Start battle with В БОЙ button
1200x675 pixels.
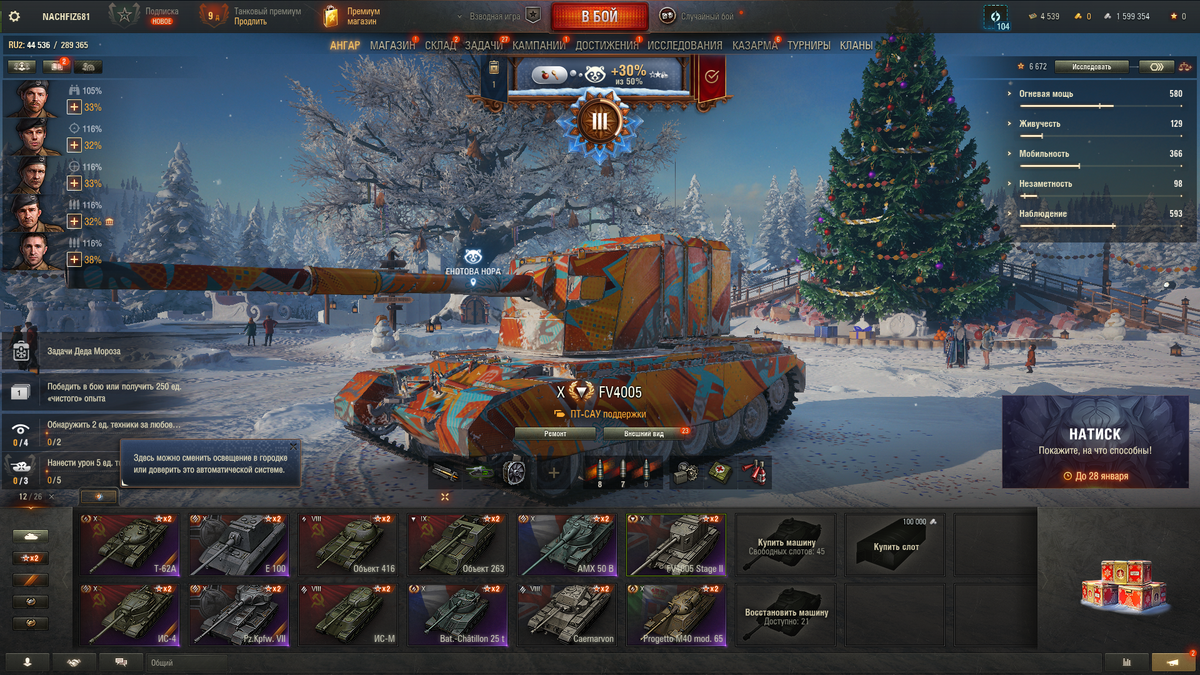599,17
